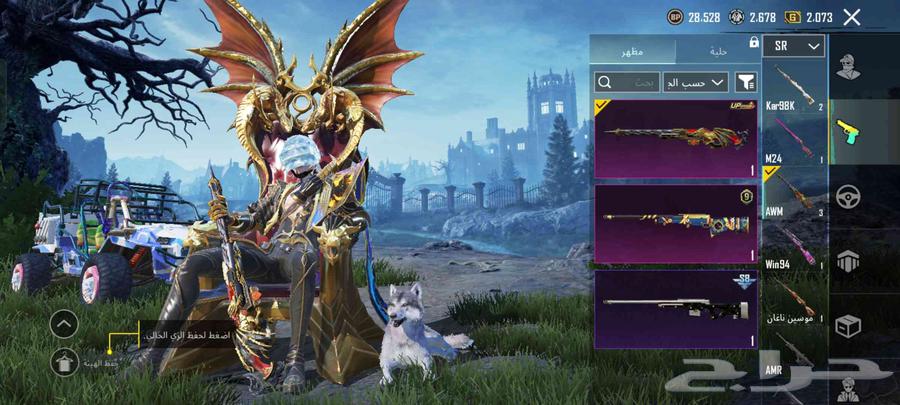This screenshot has width=900, height=405.
Task: Save the current outfit with hanger button
Action: (x=63, y=364)
